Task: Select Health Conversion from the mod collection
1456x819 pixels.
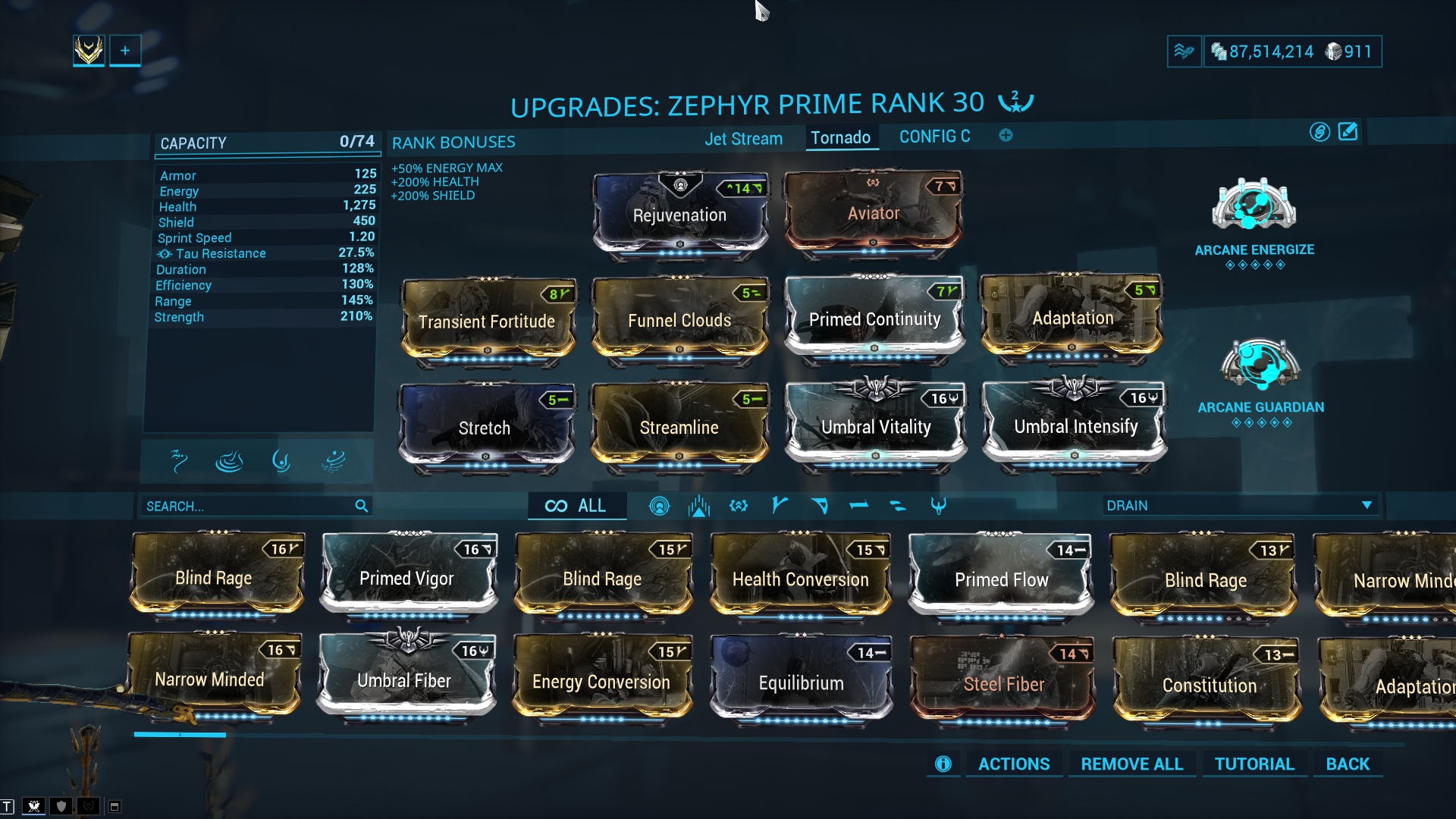Action: pyautogui.click(x=800, y=579)
